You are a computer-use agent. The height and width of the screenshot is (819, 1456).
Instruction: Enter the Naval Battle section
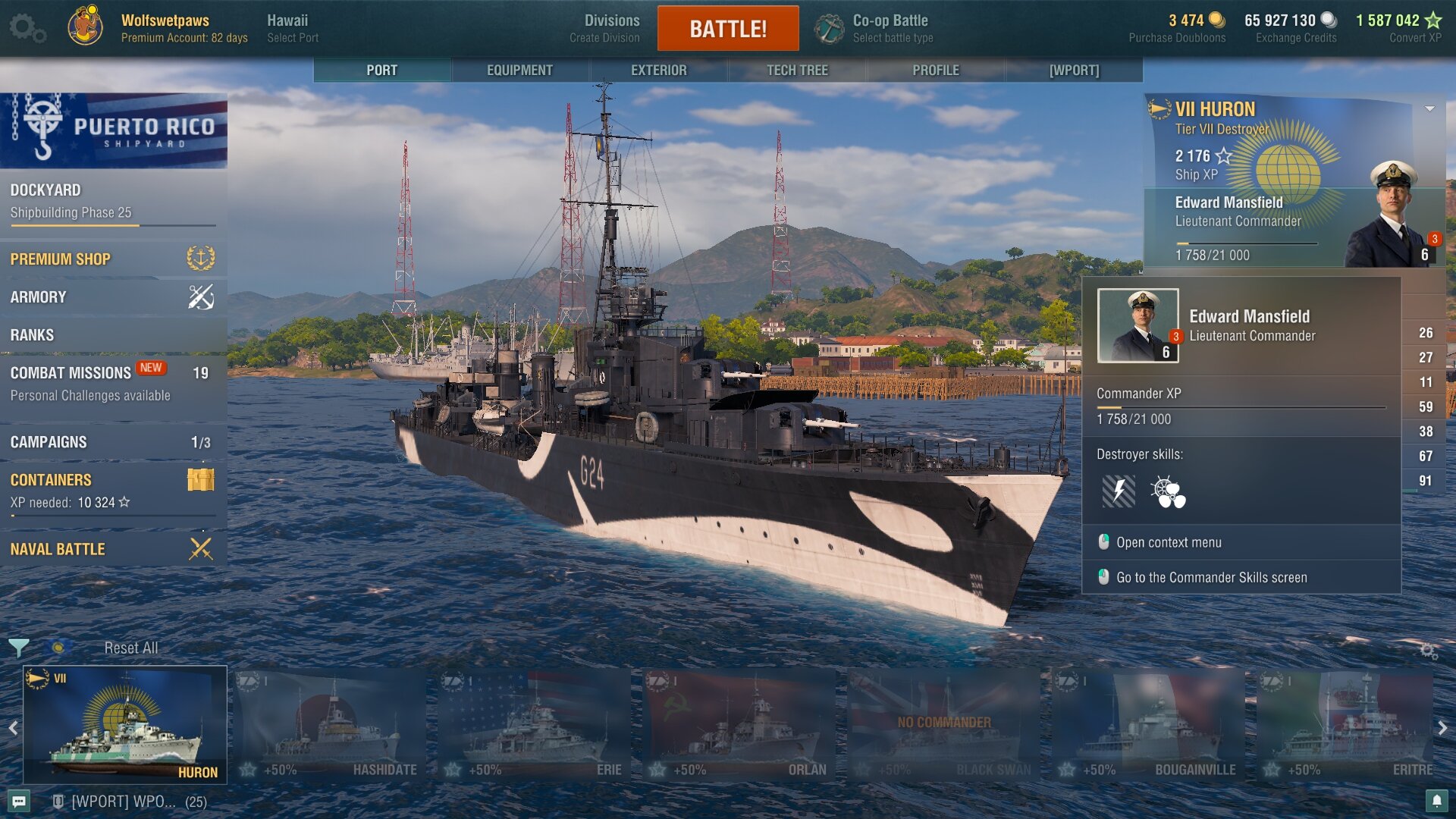(x=112, y=548)
